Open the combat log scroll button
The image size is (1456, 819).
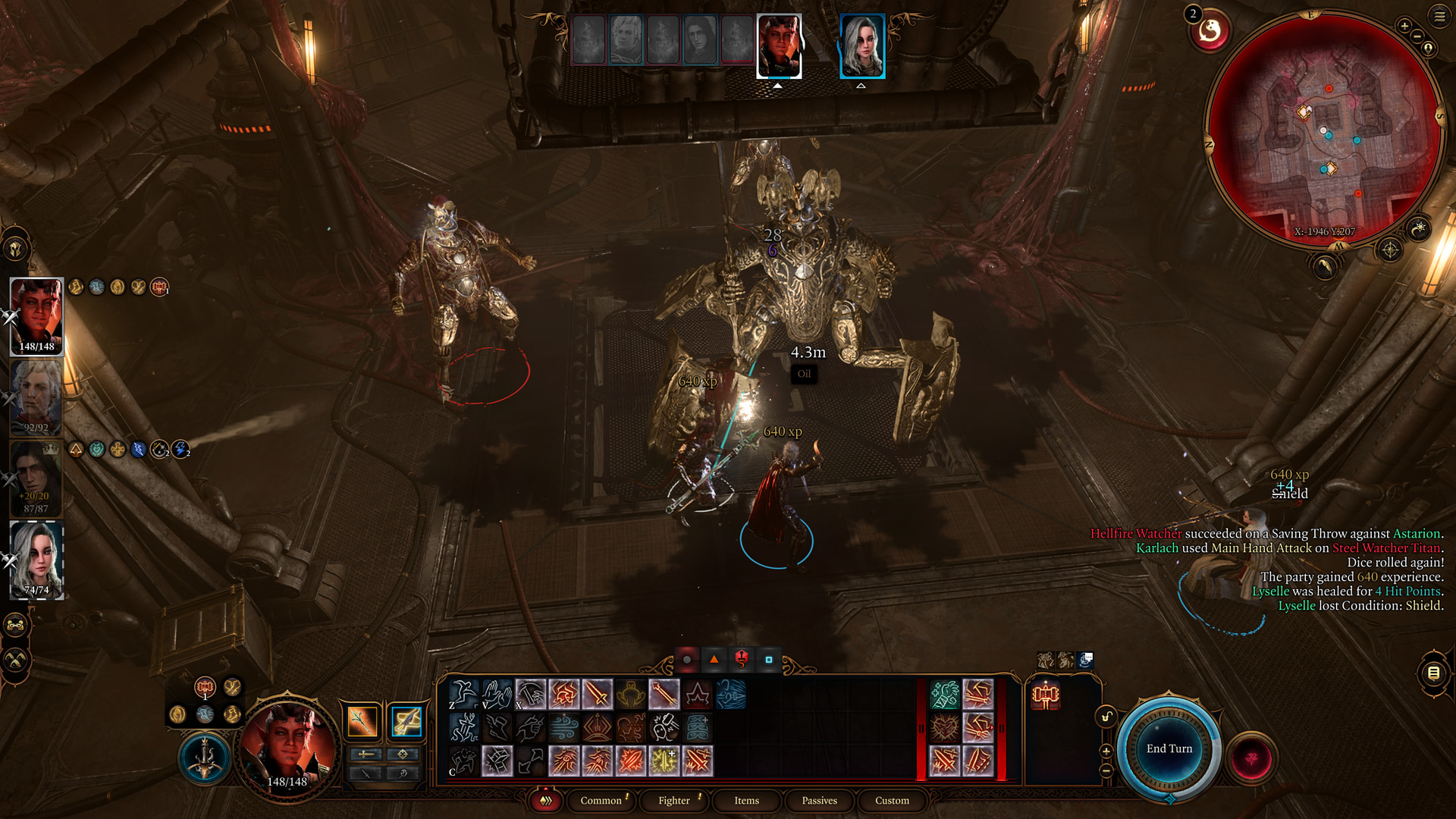tap(1433, 673)
